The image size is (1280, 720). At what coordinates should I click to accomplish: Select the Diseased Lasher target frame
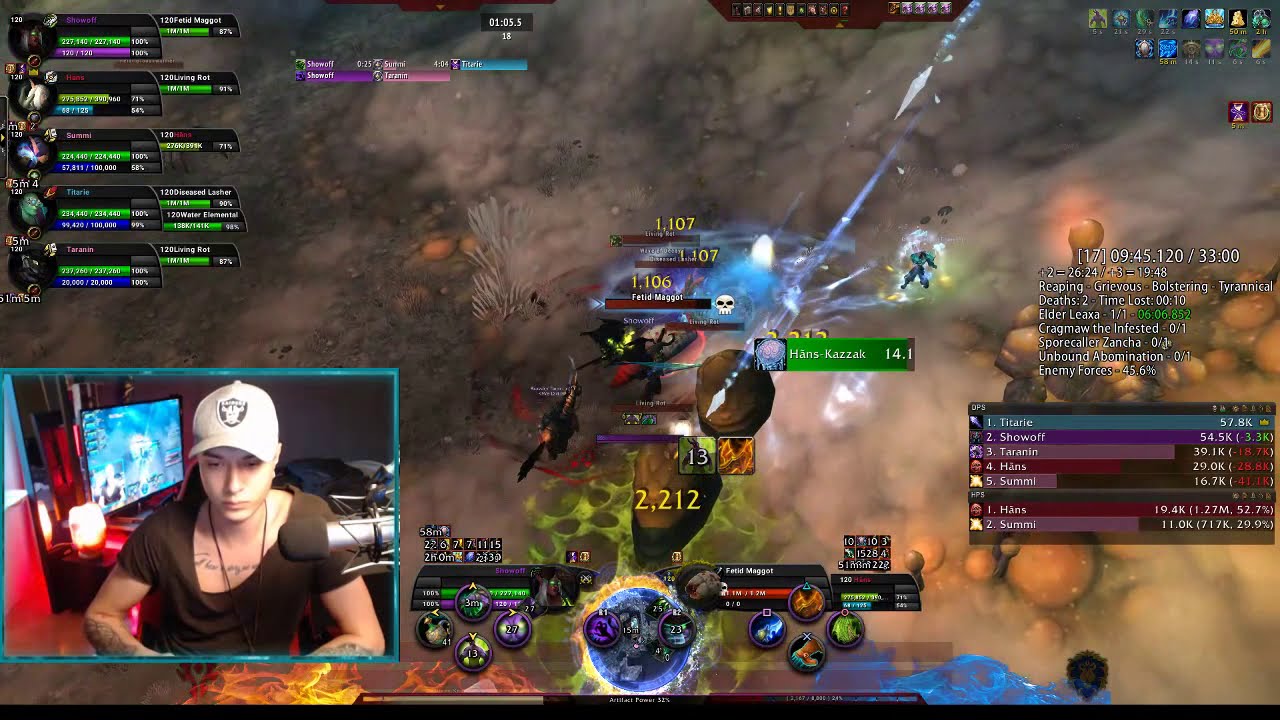tap(198, 197)
